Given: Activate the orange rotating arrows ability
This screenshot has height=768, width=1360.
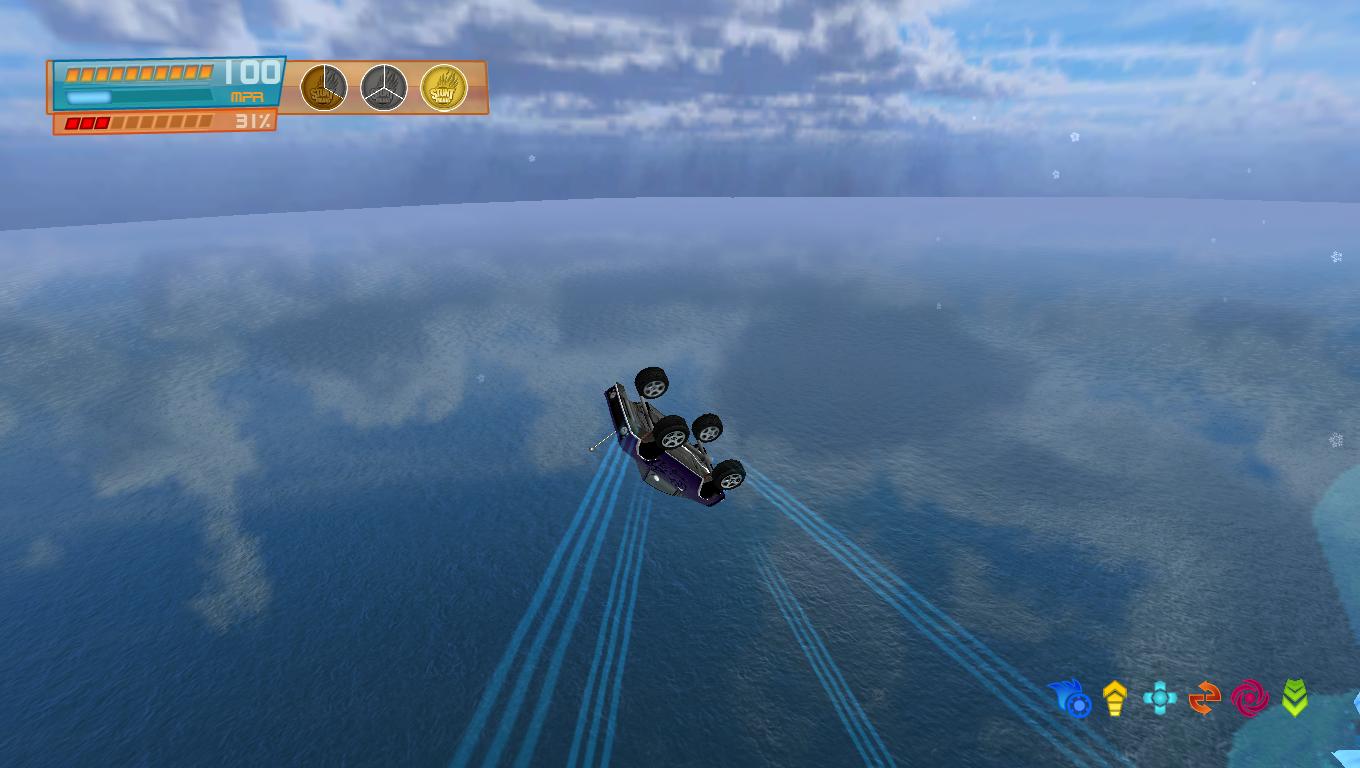Looking at the screenshot, I should [1204, 698].
